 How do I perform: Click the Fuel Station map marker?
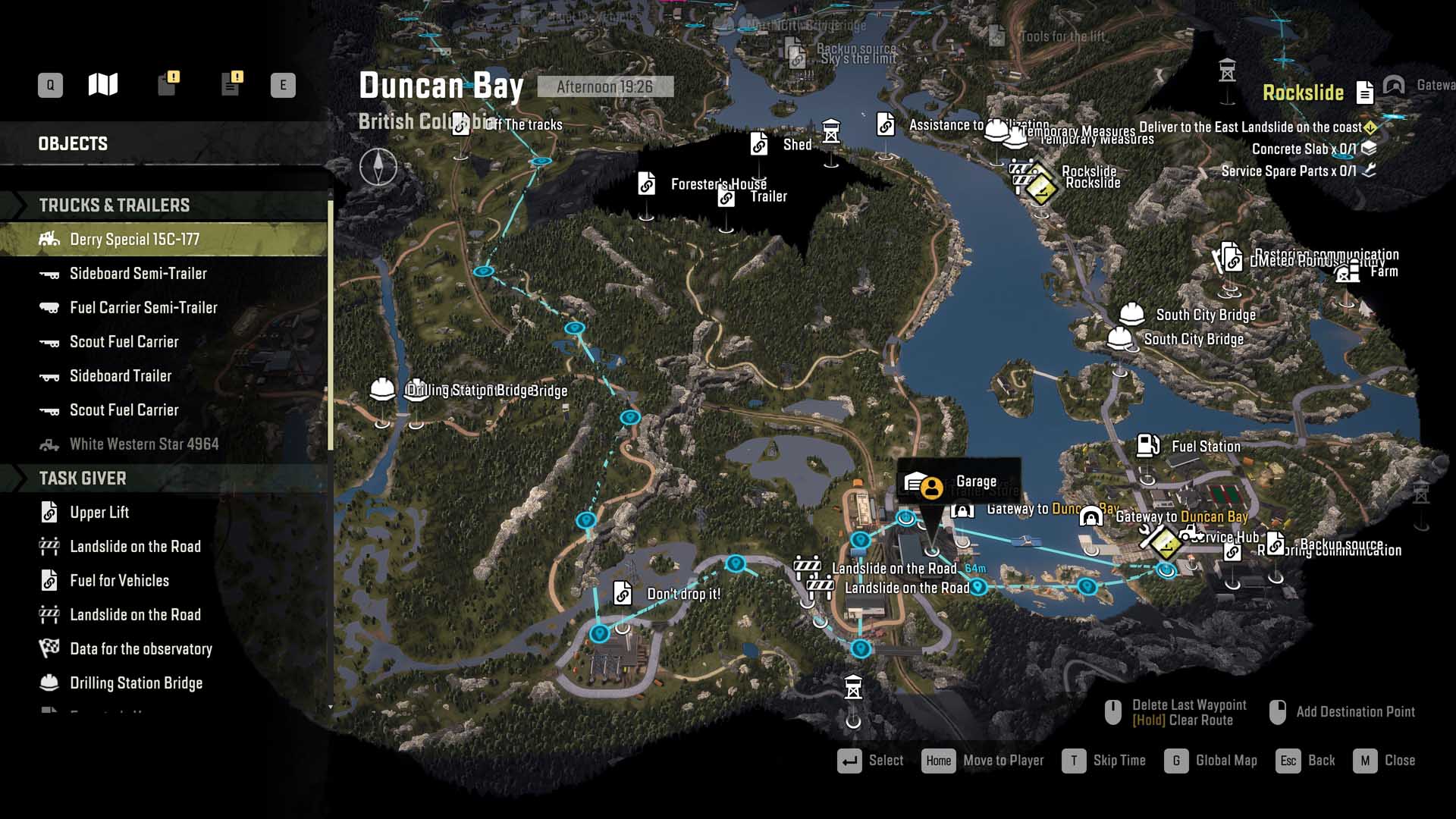pos(1147,446)
